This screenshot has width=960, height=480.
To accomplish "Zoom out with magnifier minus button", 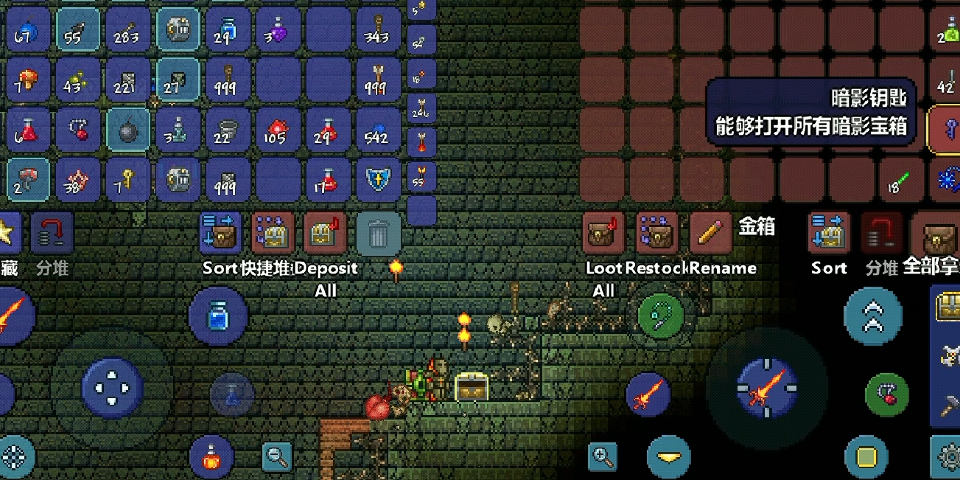I will [277, 457].
